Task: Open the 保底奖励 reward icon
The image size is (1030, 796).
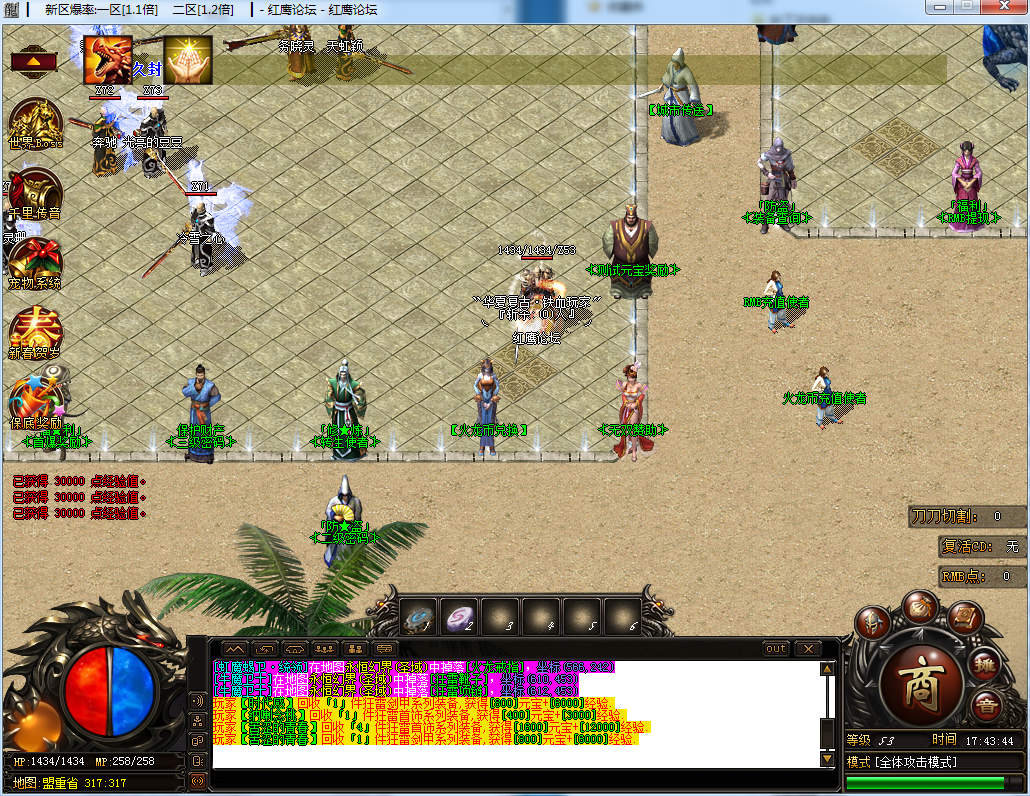Action: [35, 401]
